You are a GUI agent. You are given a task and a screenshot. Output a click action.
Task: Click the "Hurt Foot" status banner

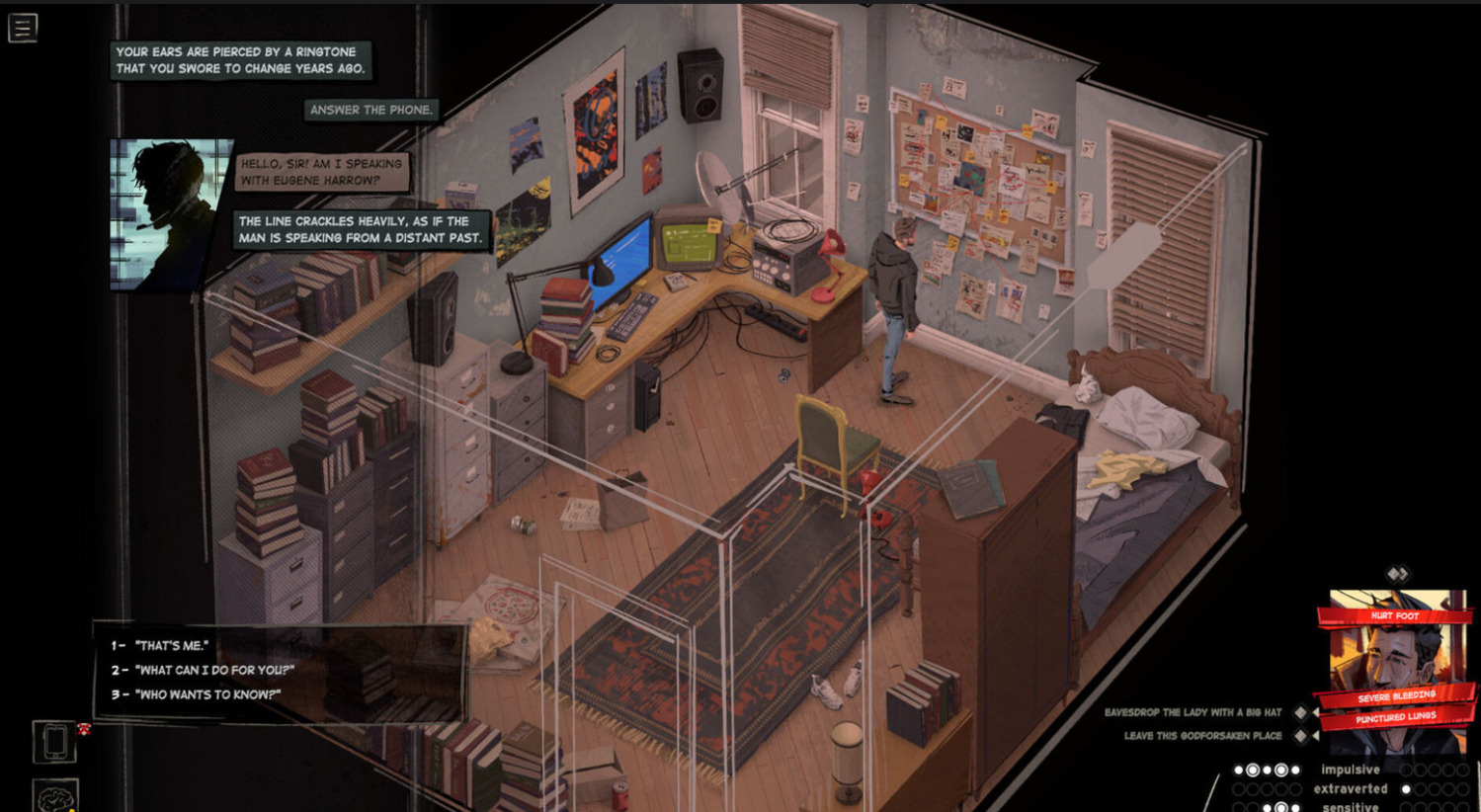point(1394,616)
